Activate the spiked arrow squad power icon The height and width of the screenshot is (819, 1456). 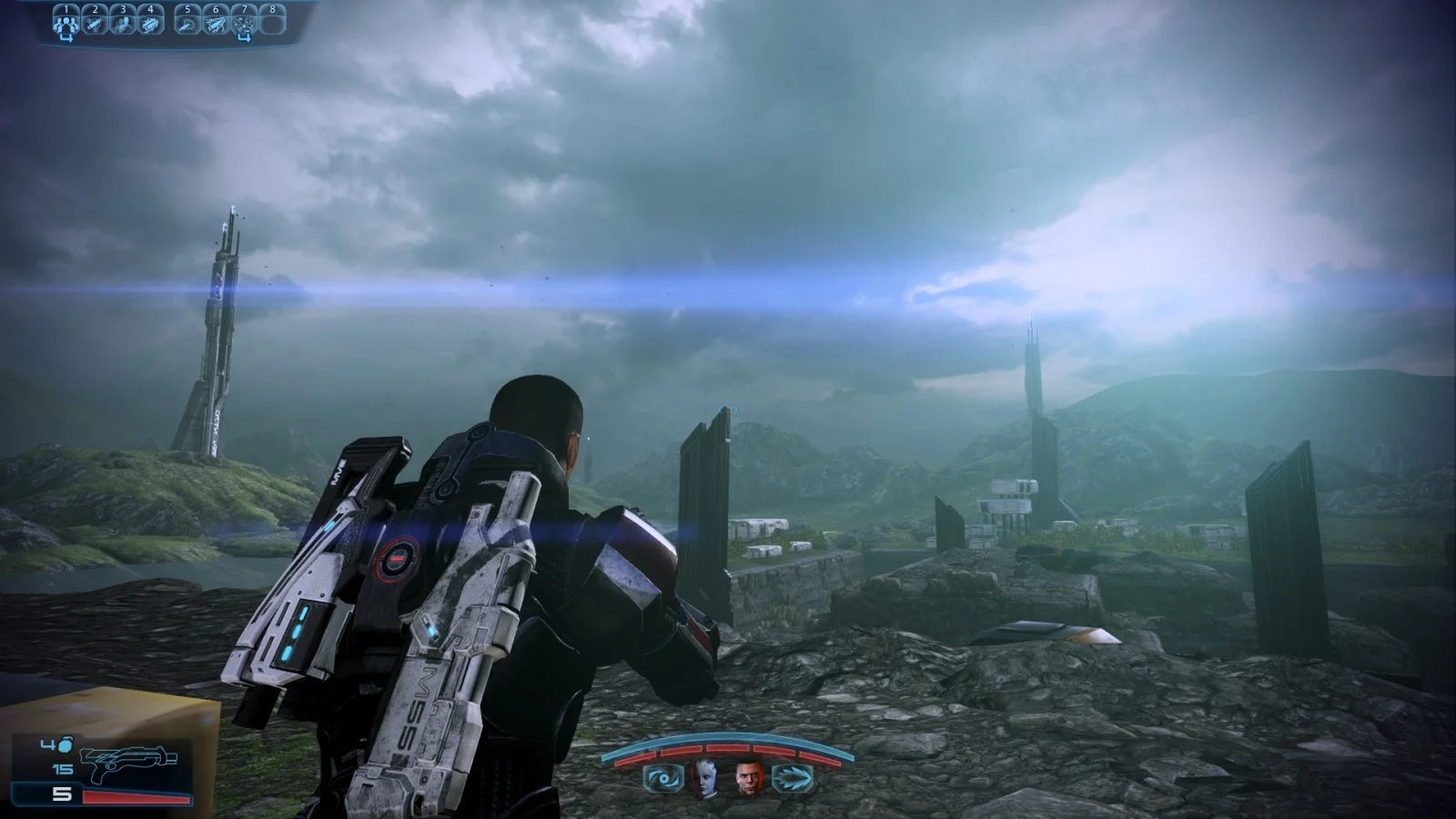pos(791,779)
